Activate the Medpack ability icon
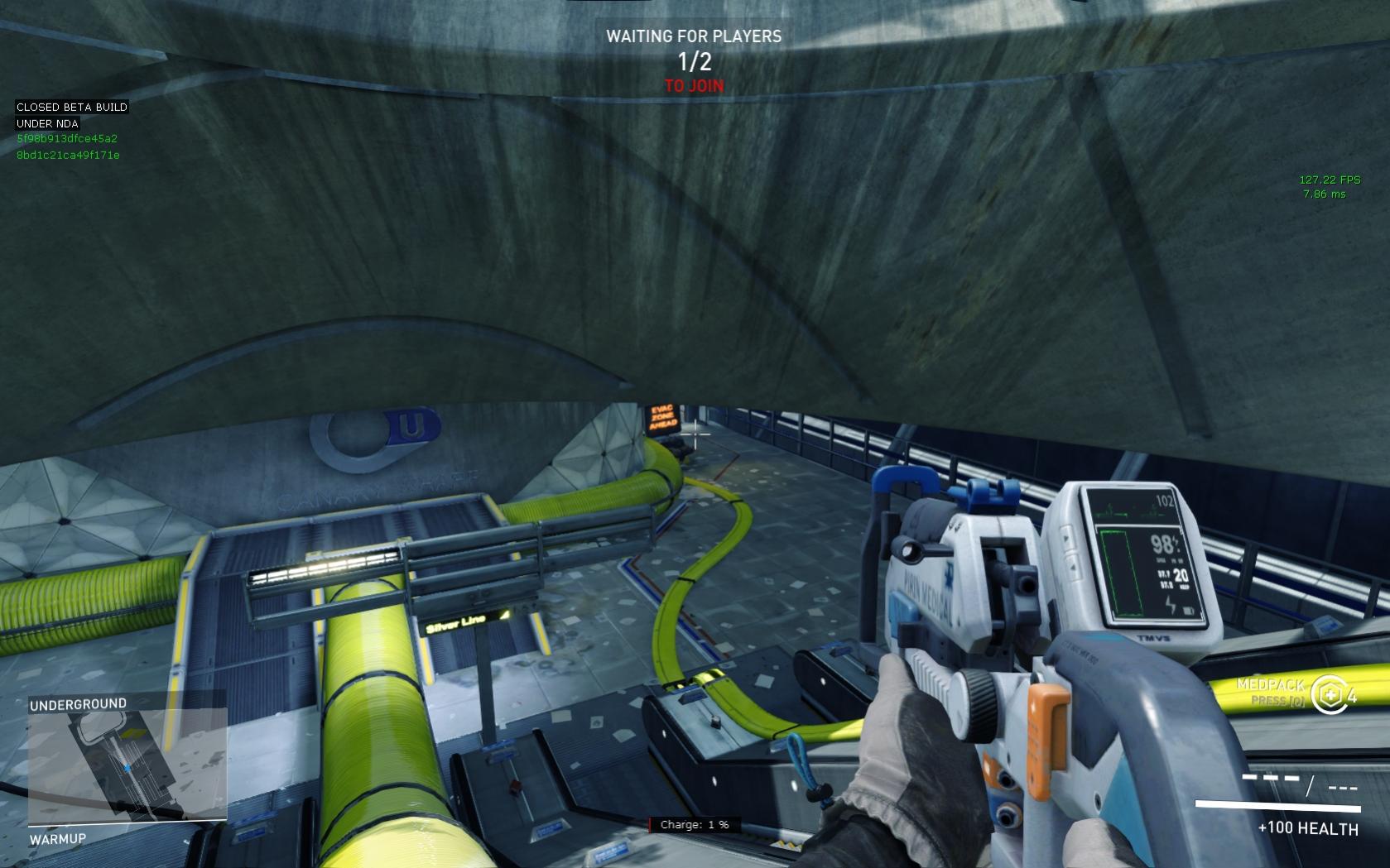The height and width of the screenshot is (868, 1390). 1328,693
